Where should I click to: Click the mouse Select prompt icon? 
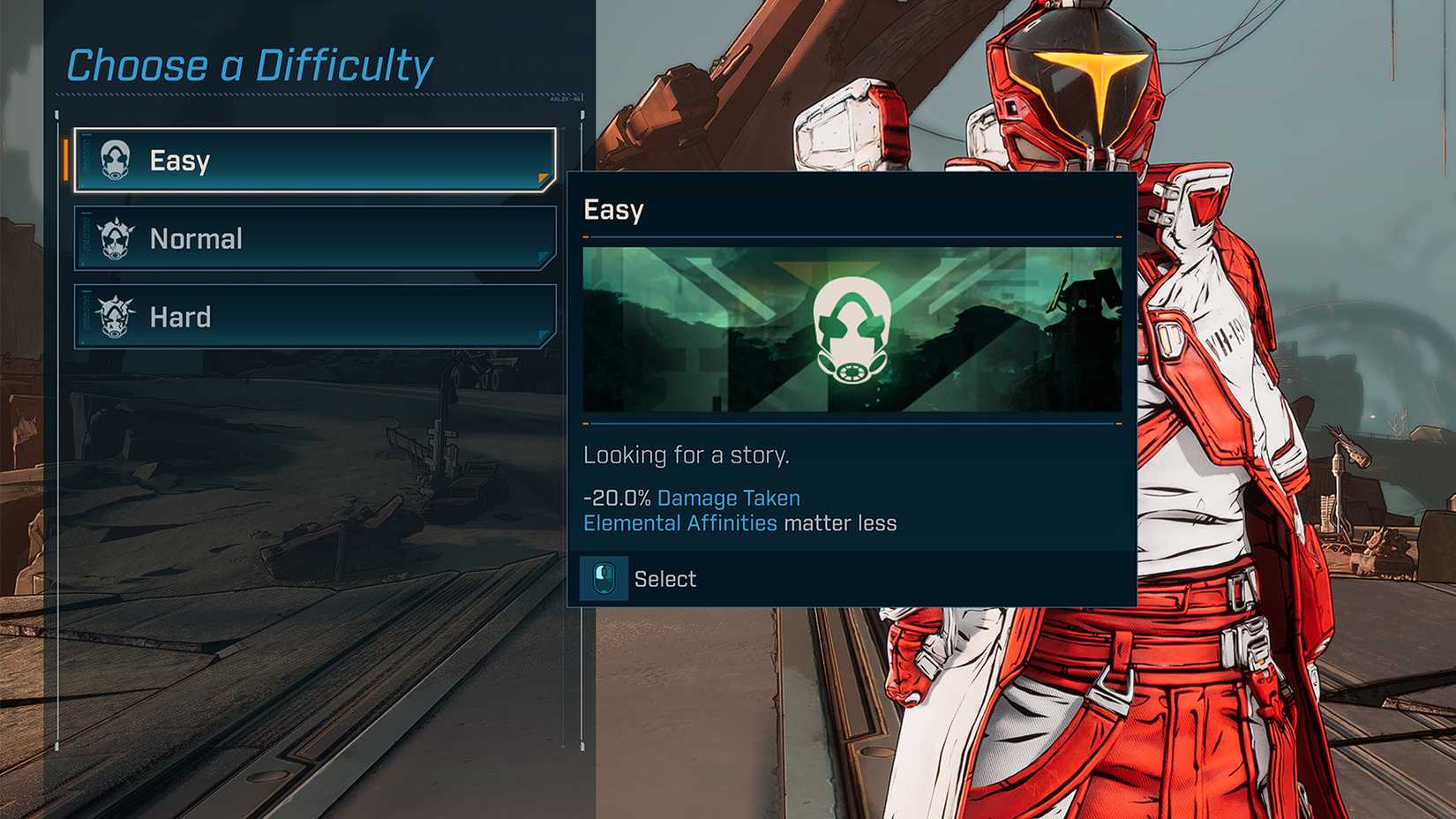tap(604, 578)
